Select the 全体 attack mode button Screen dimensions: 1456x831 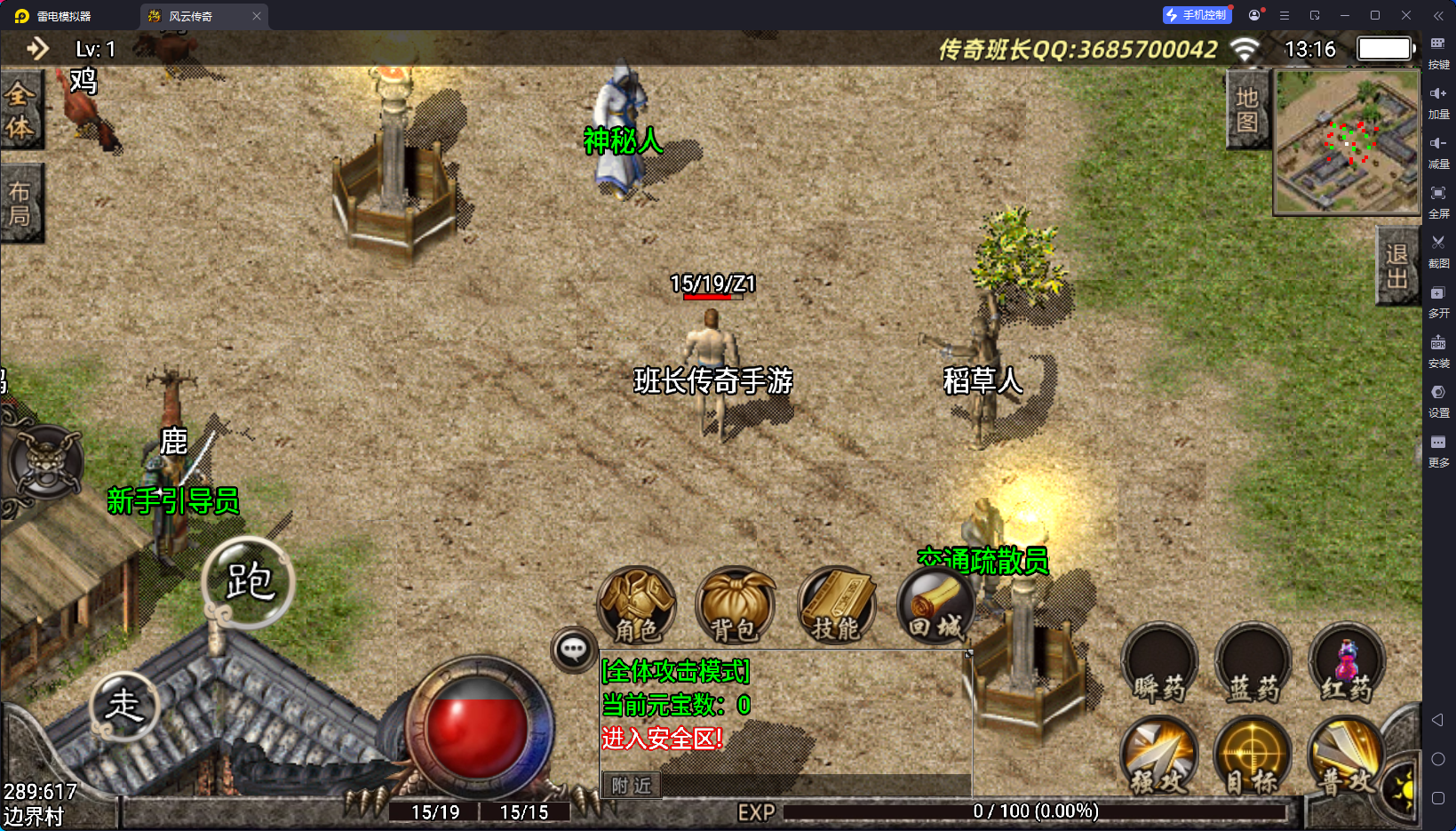(20, 111)
